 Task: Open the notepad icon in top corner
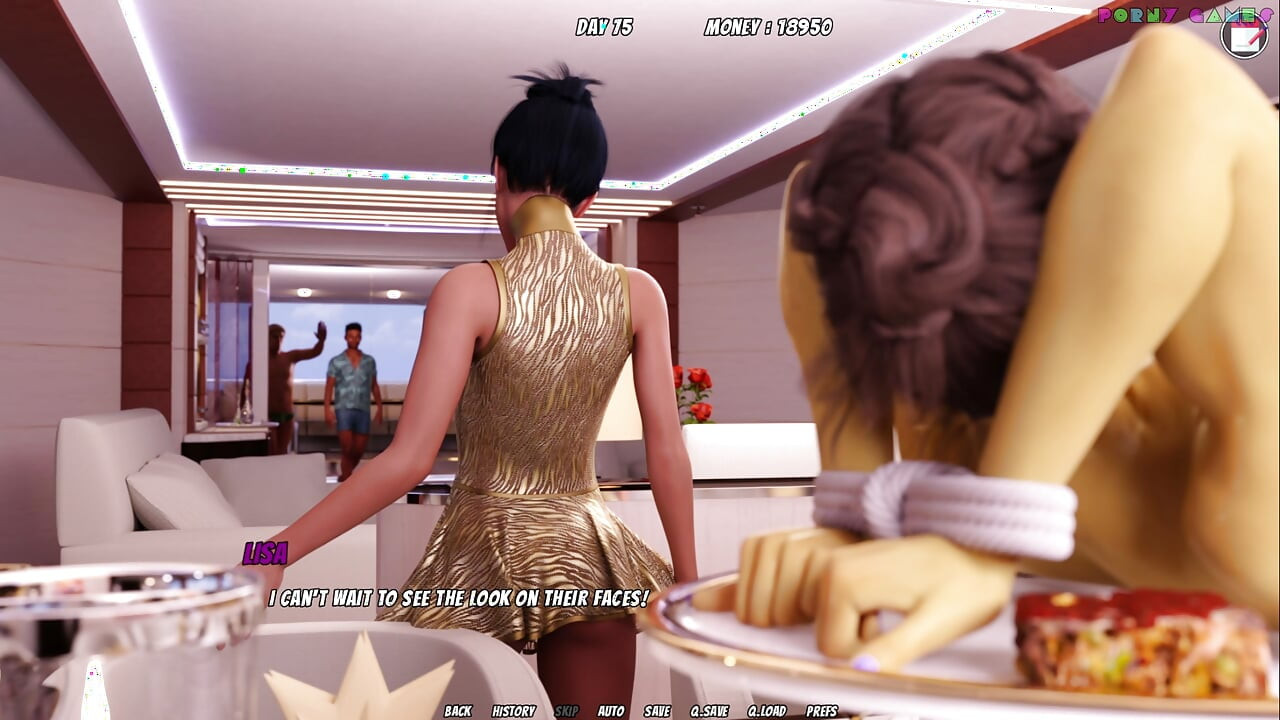coord(1244,35)
